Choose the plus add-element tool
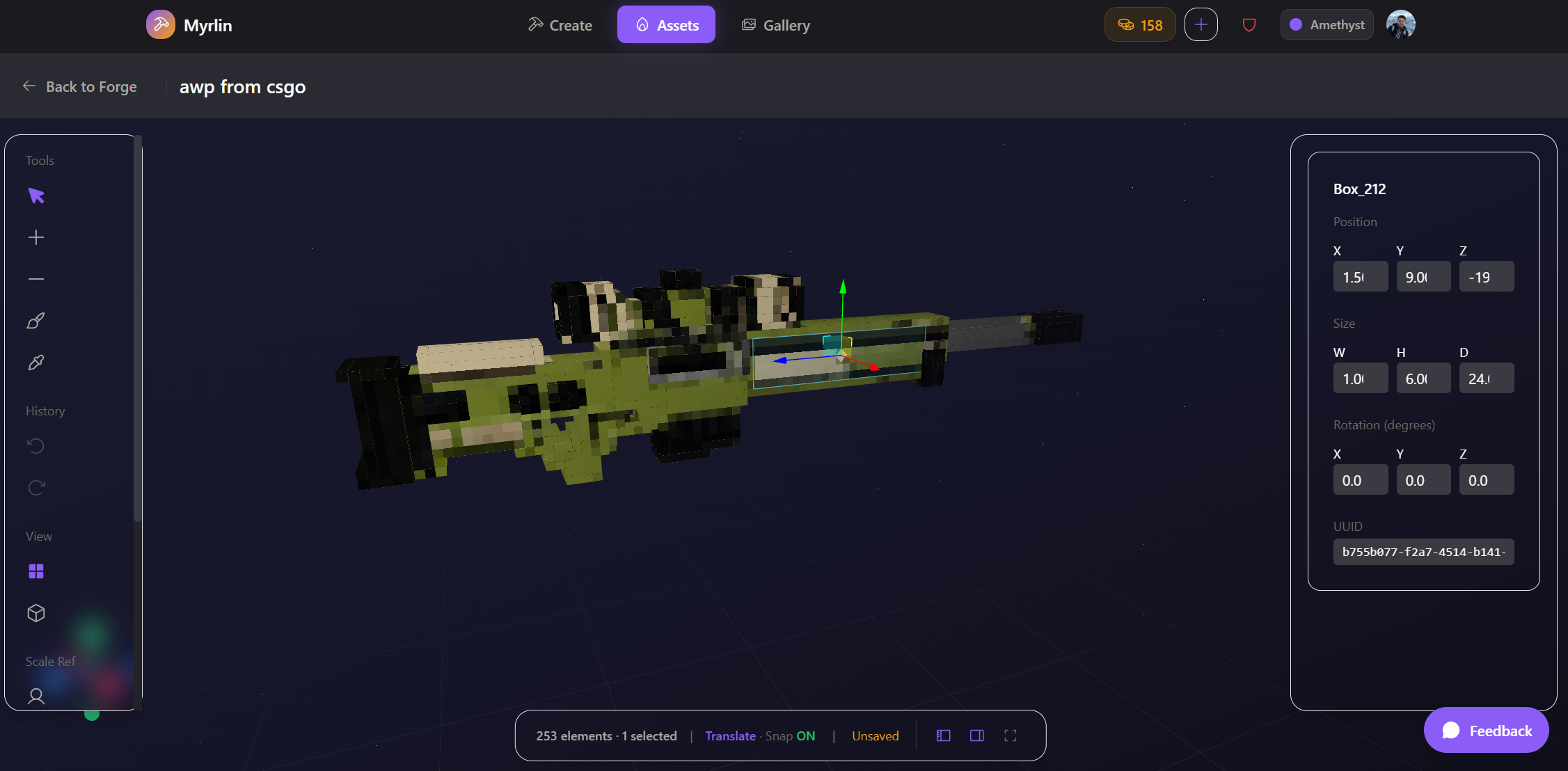Screen dimensions: 1568x771 (36, 237)
